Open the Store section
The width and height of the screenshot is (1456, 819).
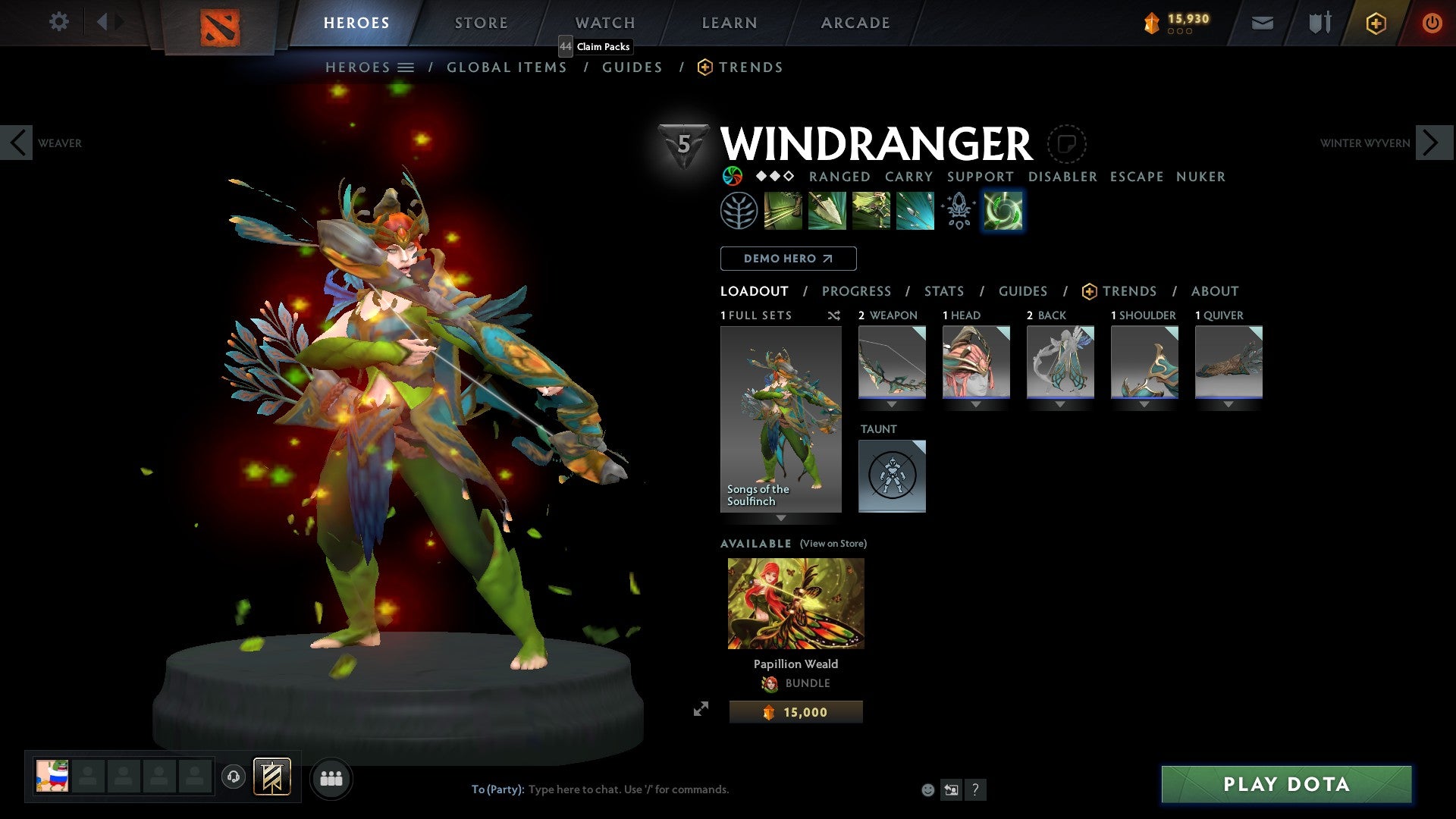click(x=481, y=23)
